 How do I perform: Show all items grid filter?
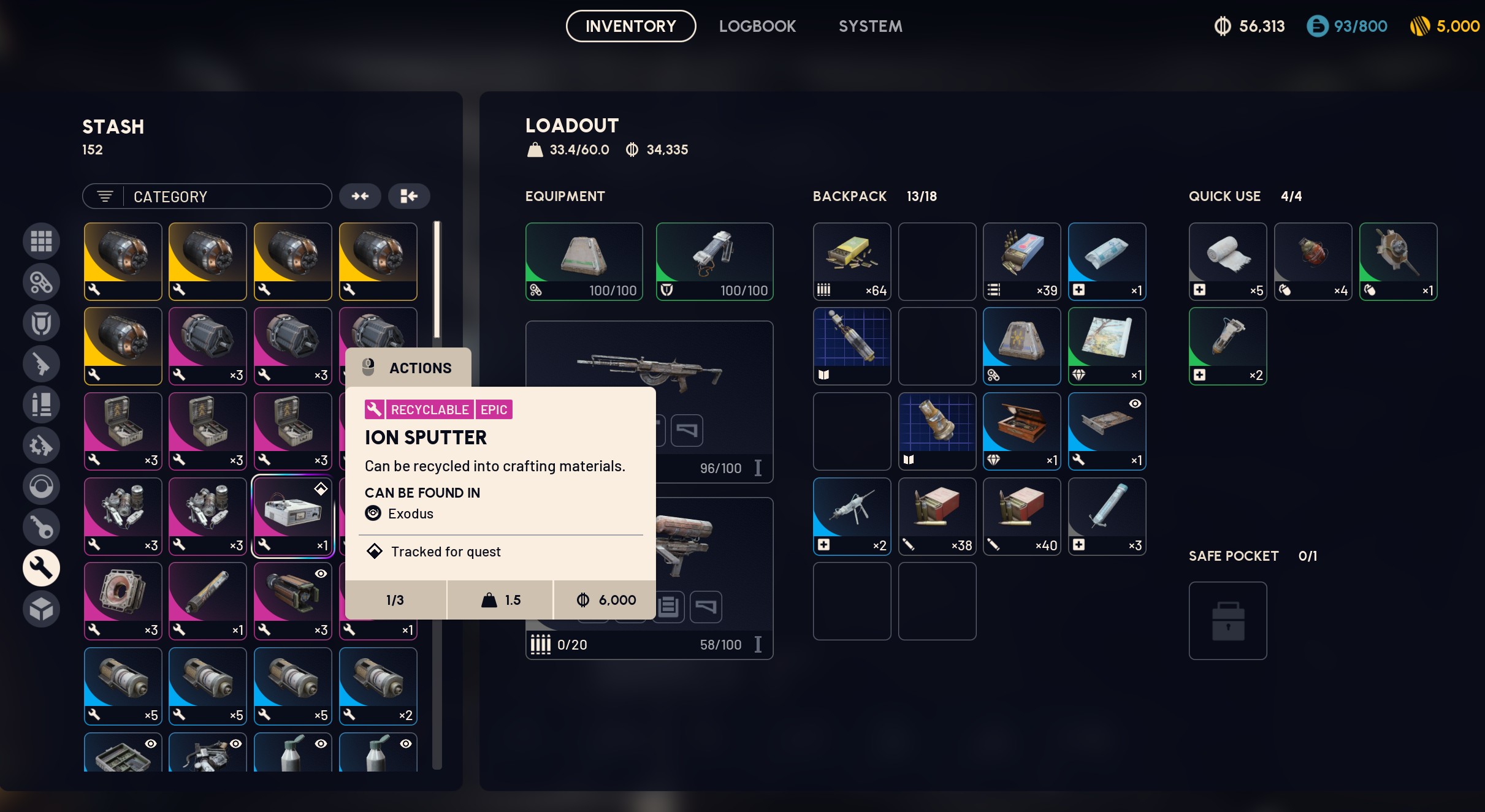click(41, 241)
